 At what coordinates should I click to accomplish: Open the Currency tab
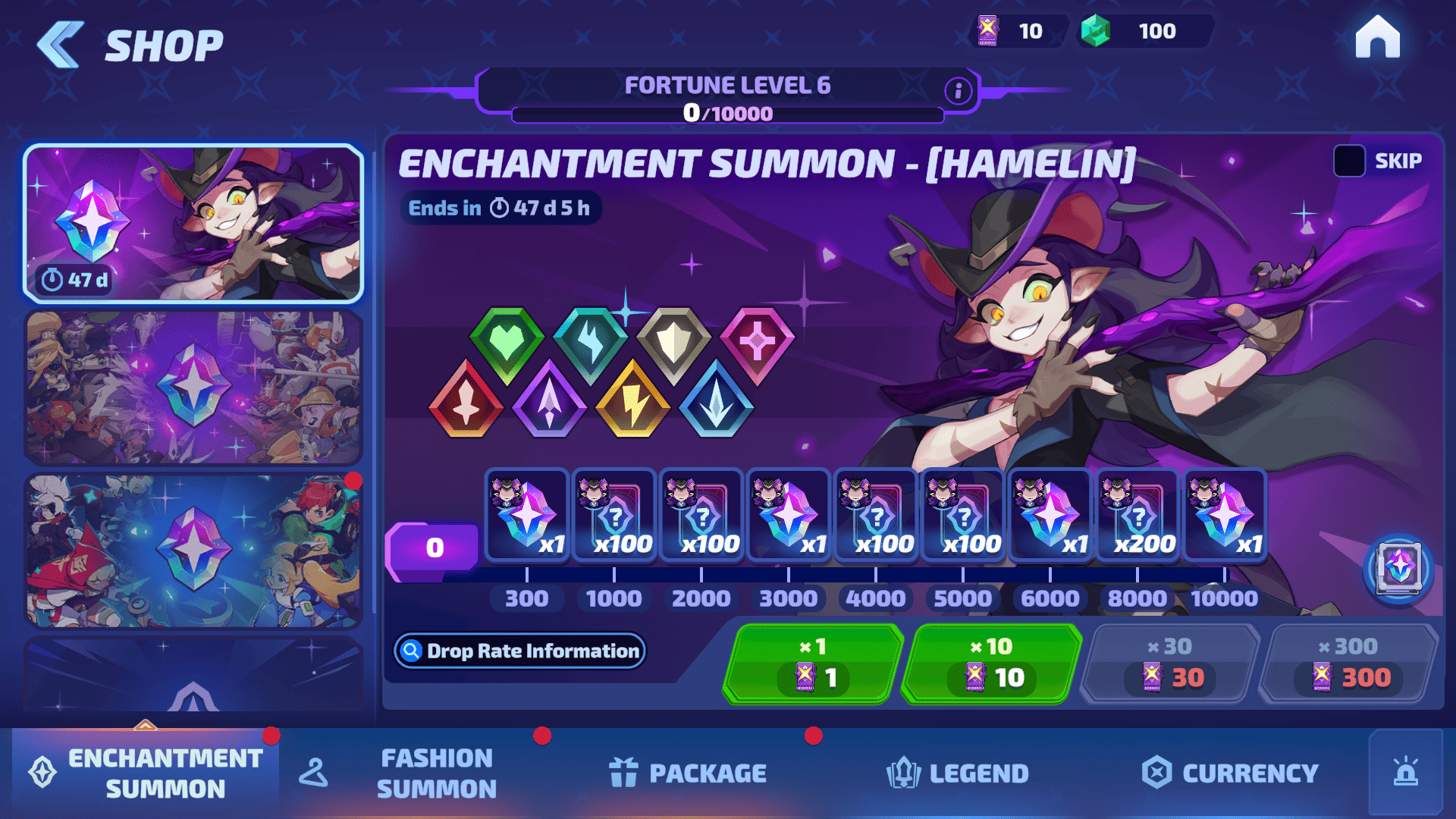point(1230,773)
